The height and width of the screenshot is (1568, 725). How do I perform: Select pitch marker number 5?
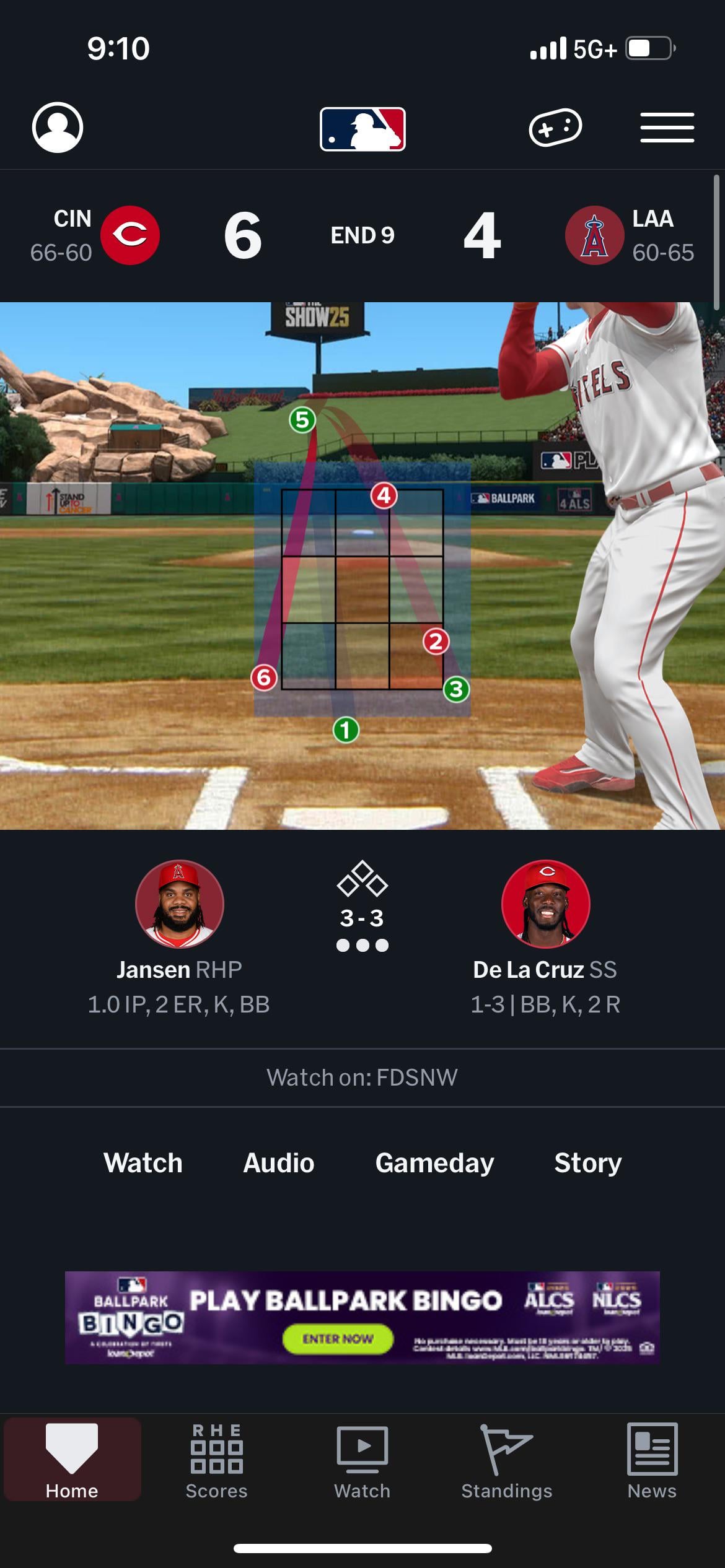(x=302, y=420)
